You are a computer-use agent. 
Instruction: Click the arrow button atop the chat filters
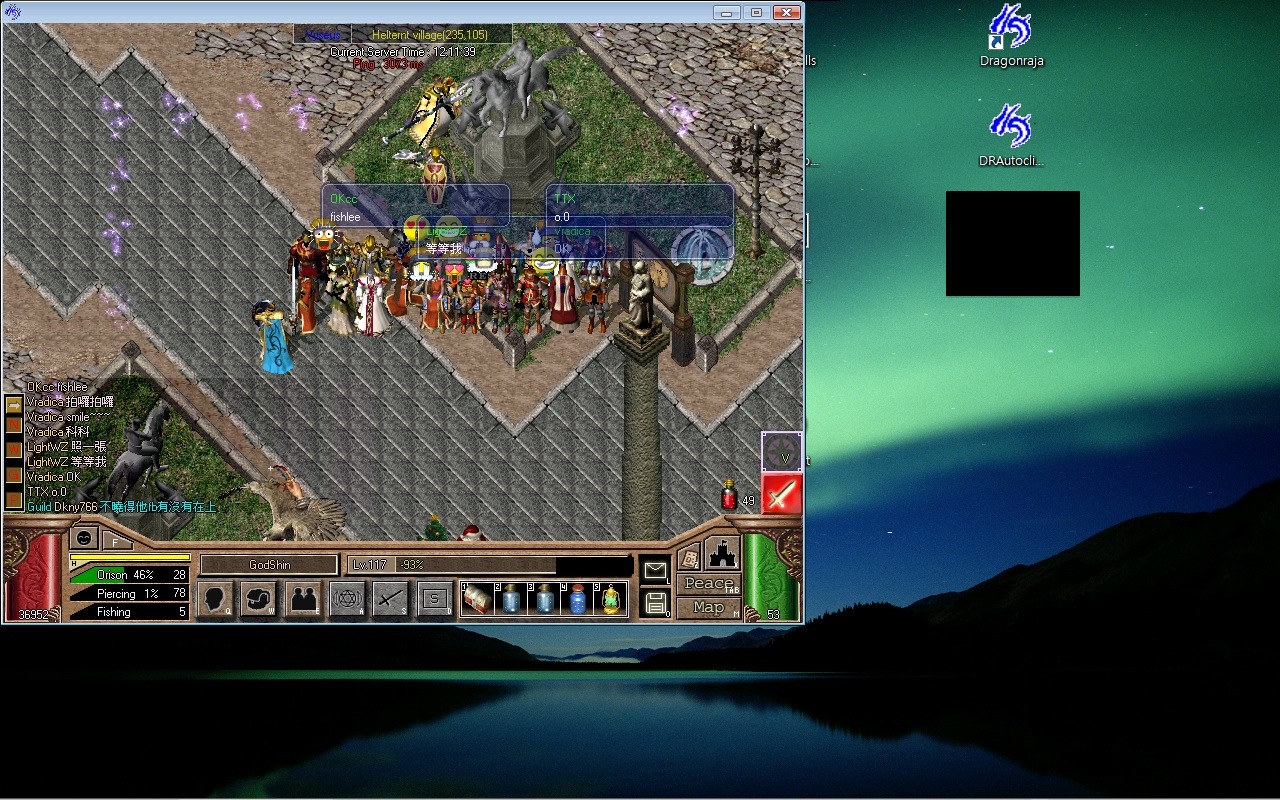[14, 405]
